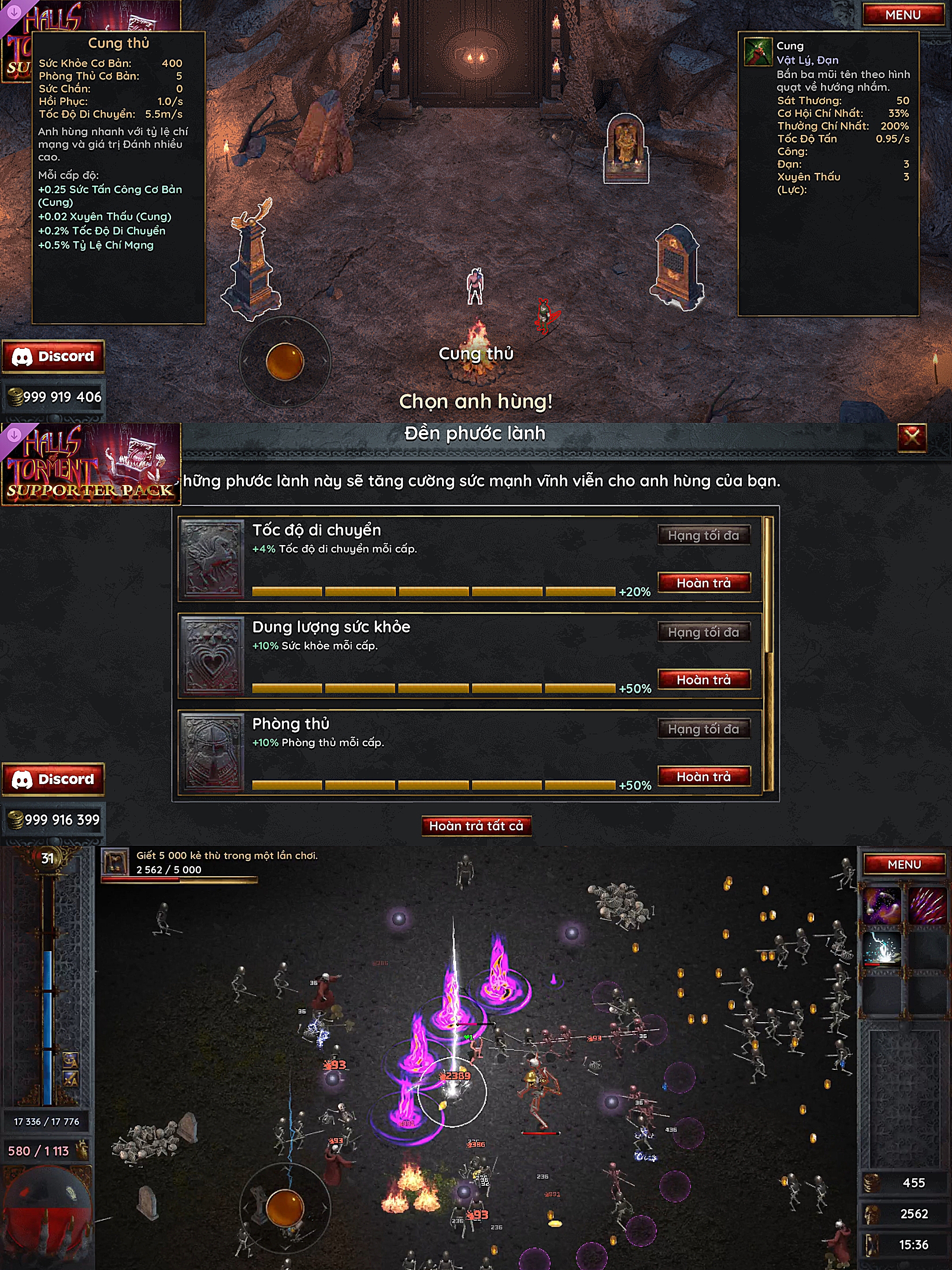Select the purple orb ability icon

[881, 905]
